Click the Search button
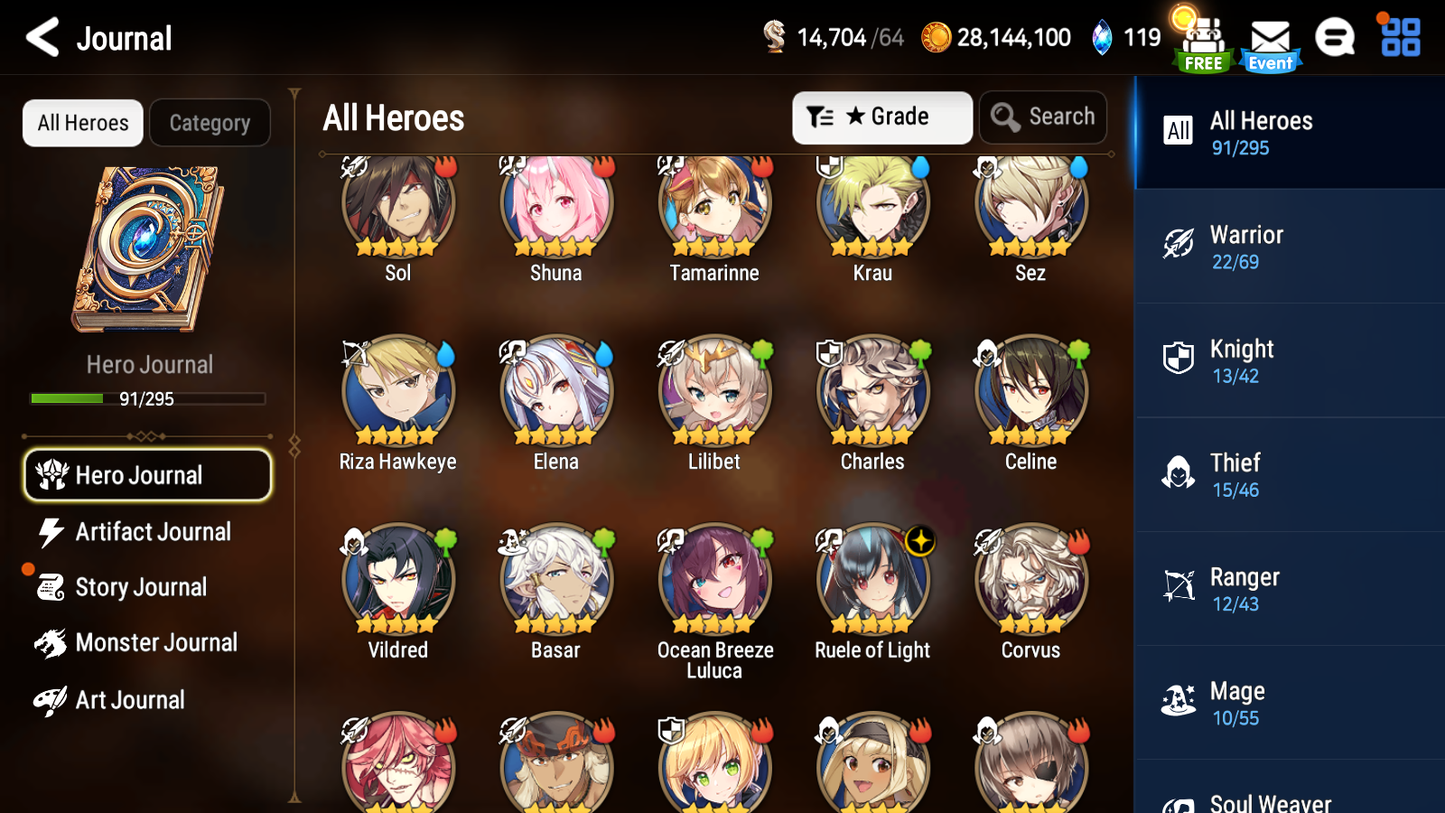 (1043, 116)
